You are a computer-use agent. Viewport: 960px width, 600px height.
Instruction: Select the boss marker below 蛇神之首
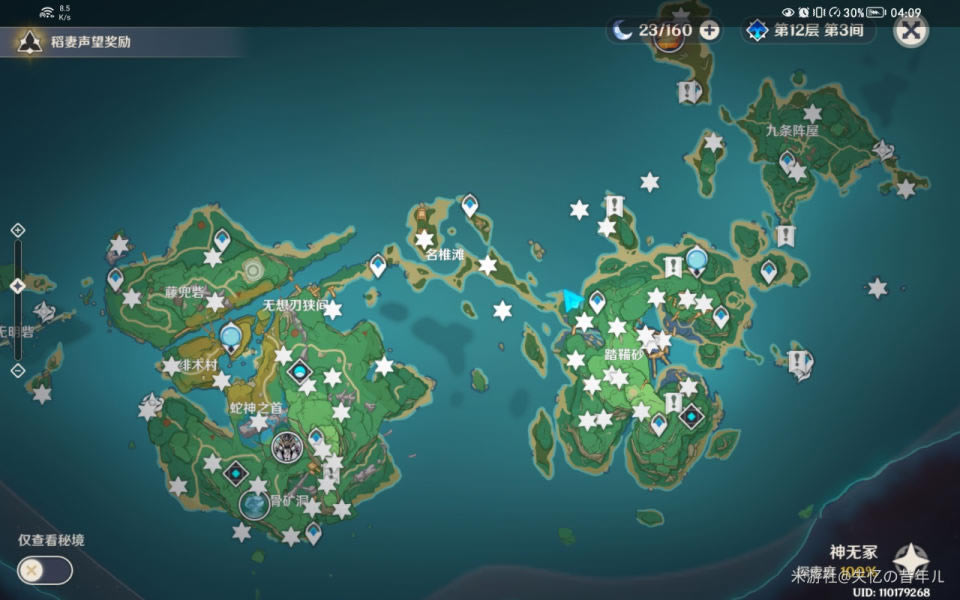[x=288, y=446]
